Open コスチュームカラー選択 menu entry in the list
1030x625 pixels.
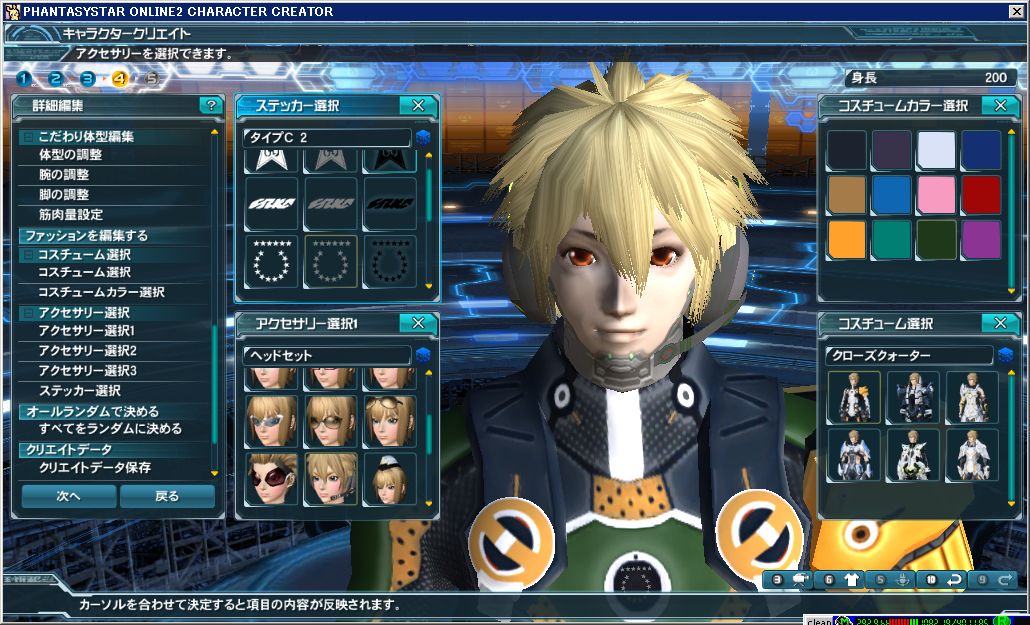[101, 292]
